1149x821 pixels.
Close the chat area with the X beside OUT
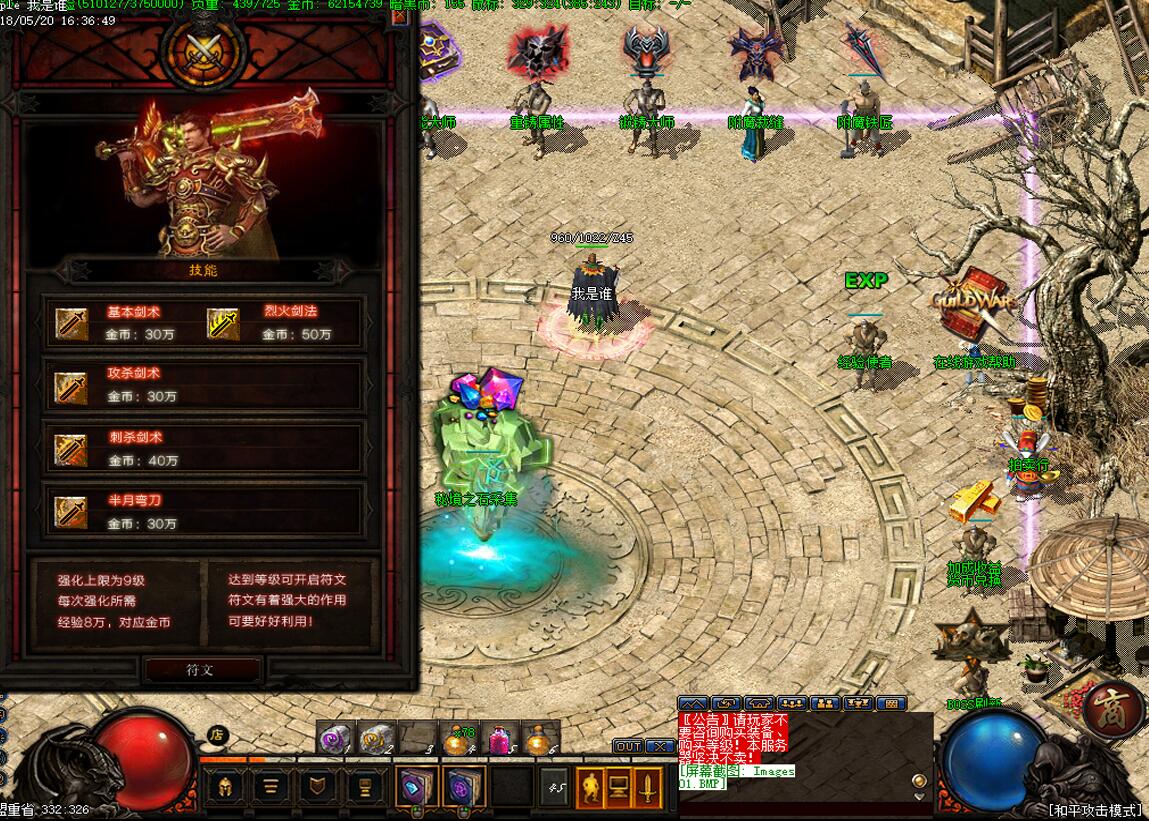pyautogui.click(x=660, y=746)
